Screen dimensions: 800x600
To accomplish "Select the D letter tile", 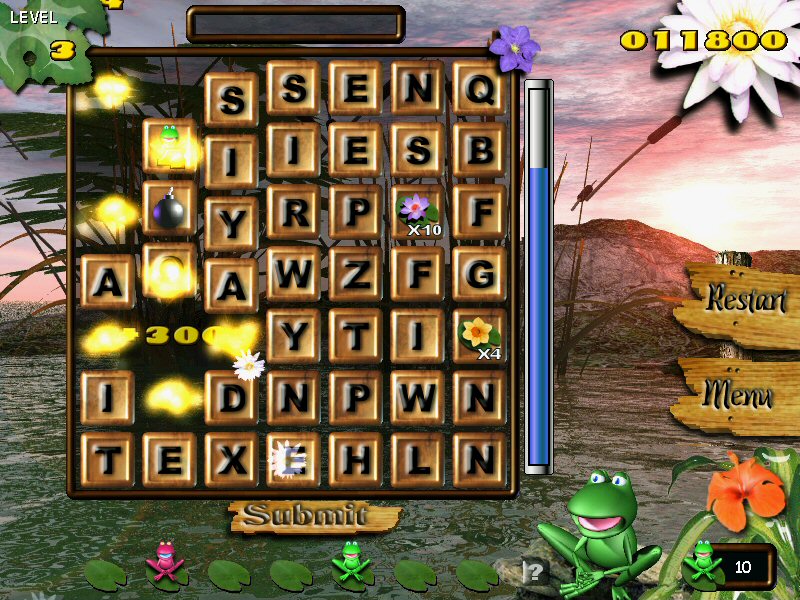I will tap(231, 398).
